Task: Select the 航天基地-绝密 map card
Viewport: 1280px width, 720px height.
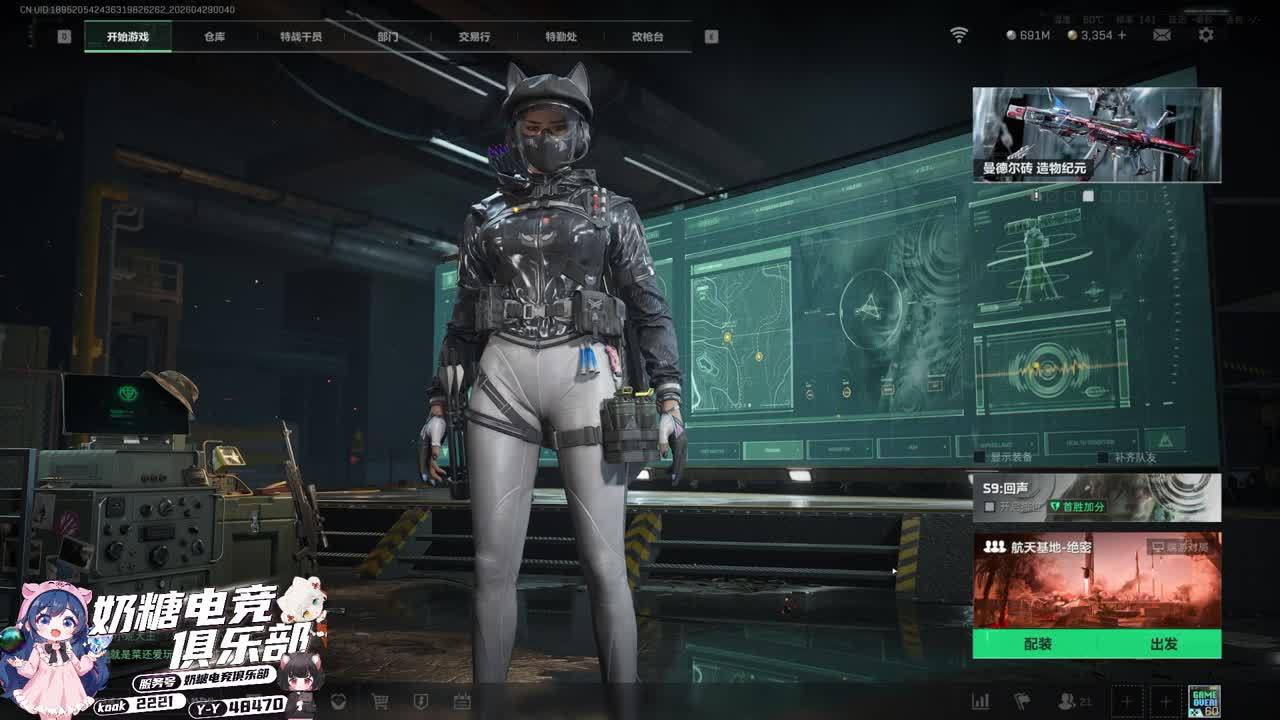Action: point(1096,580)
